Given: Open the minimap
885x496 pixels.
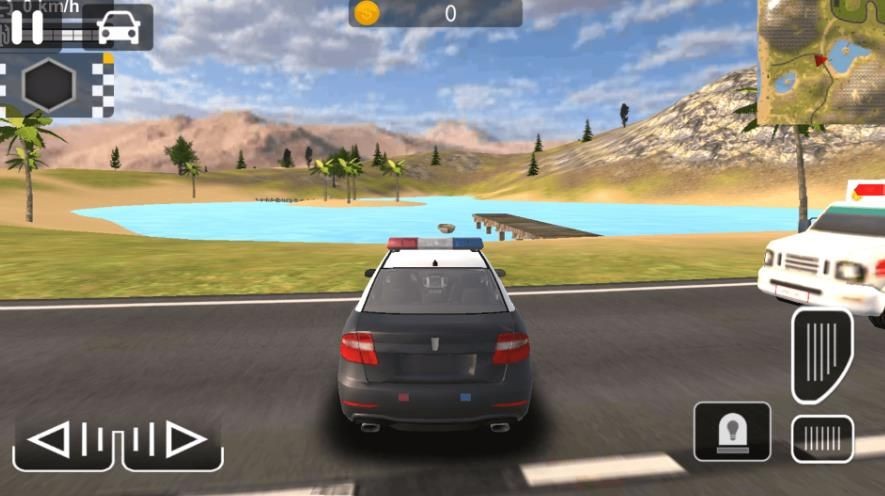Looking at the screenshot, I should [x=820, y=62].
